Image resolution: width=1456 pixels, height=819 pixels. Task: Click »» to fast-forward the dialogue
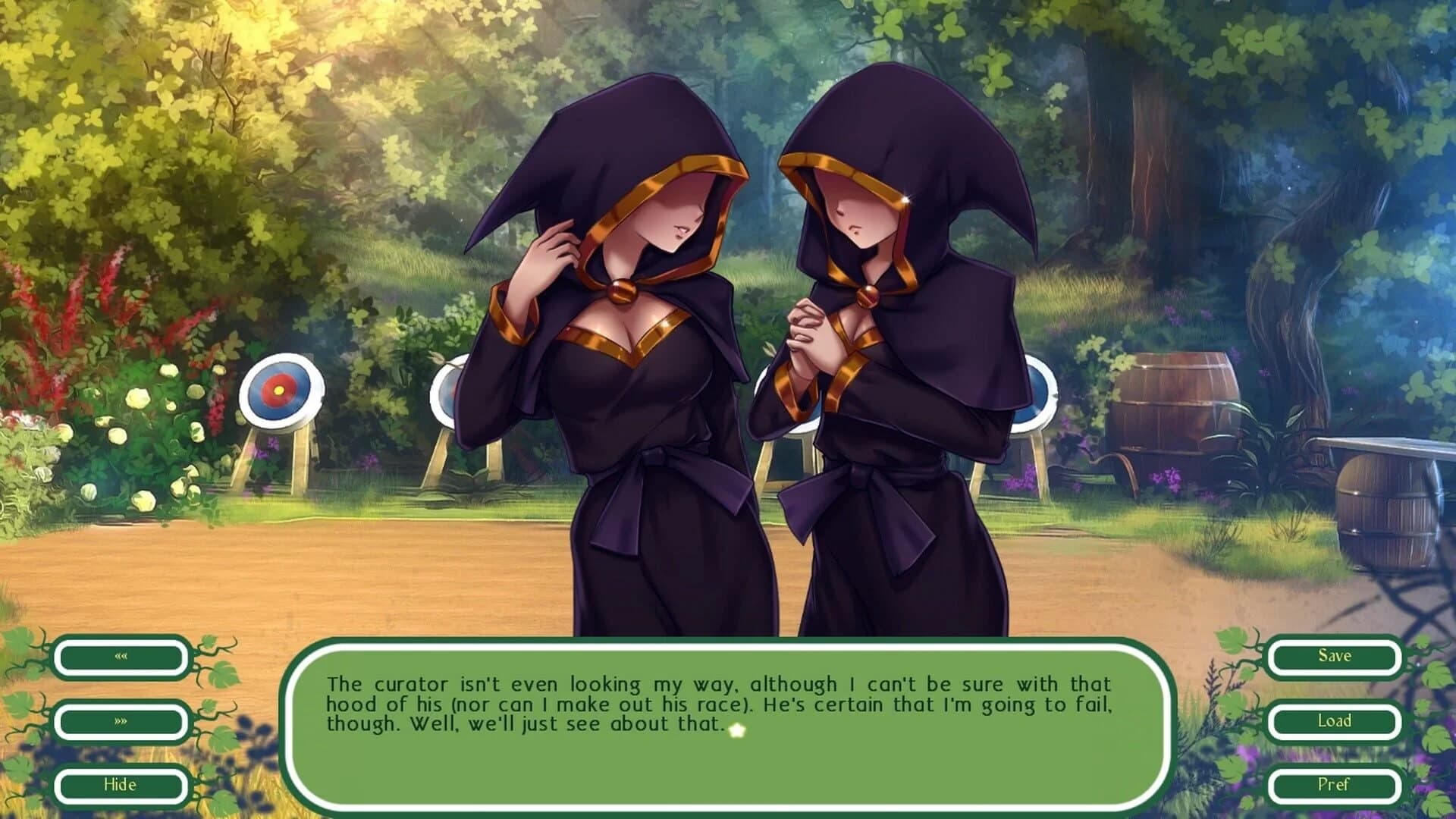[x=120, y=721]
